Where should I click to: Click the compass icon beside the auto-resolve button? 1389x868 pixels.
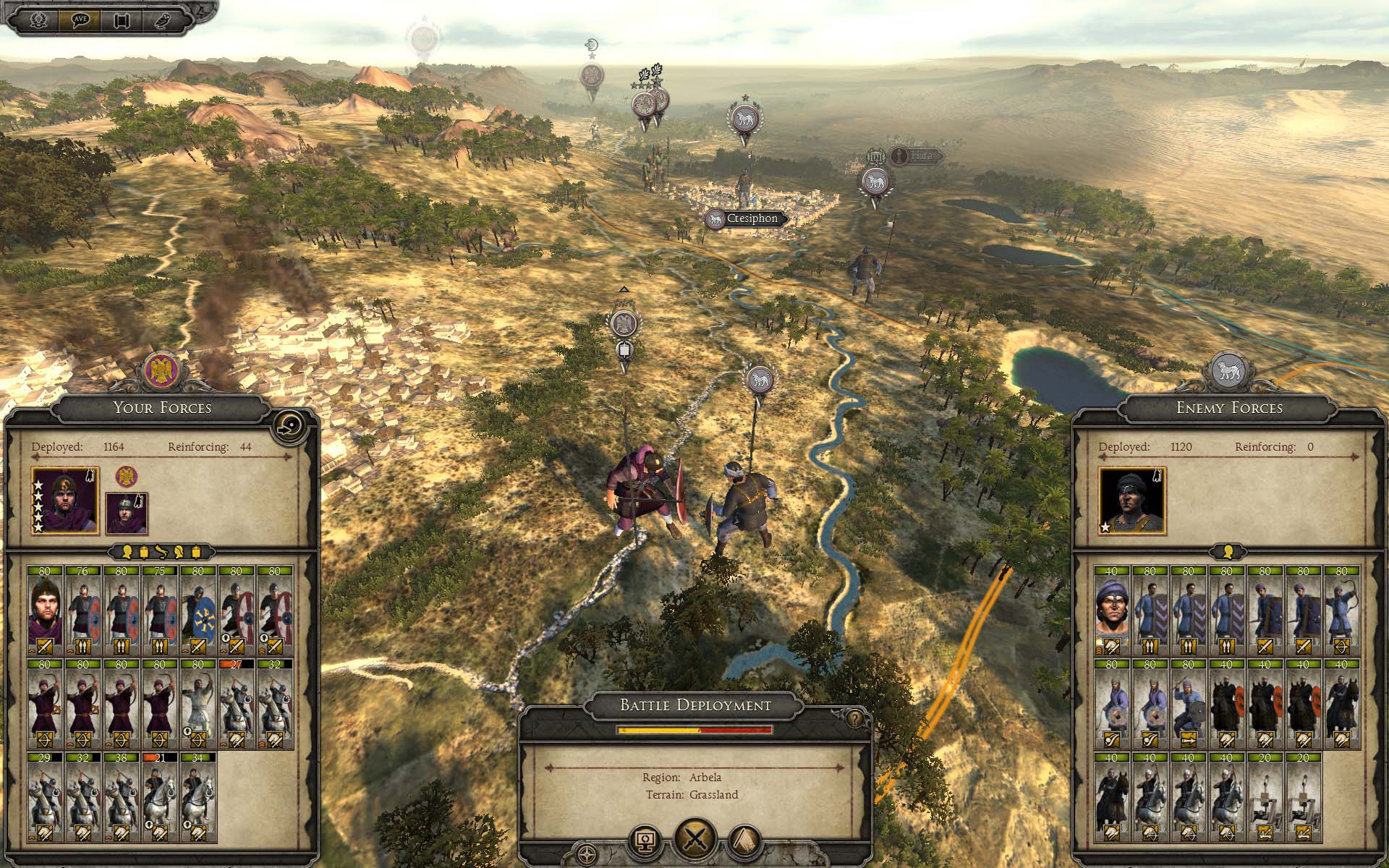tap(588, 853)
